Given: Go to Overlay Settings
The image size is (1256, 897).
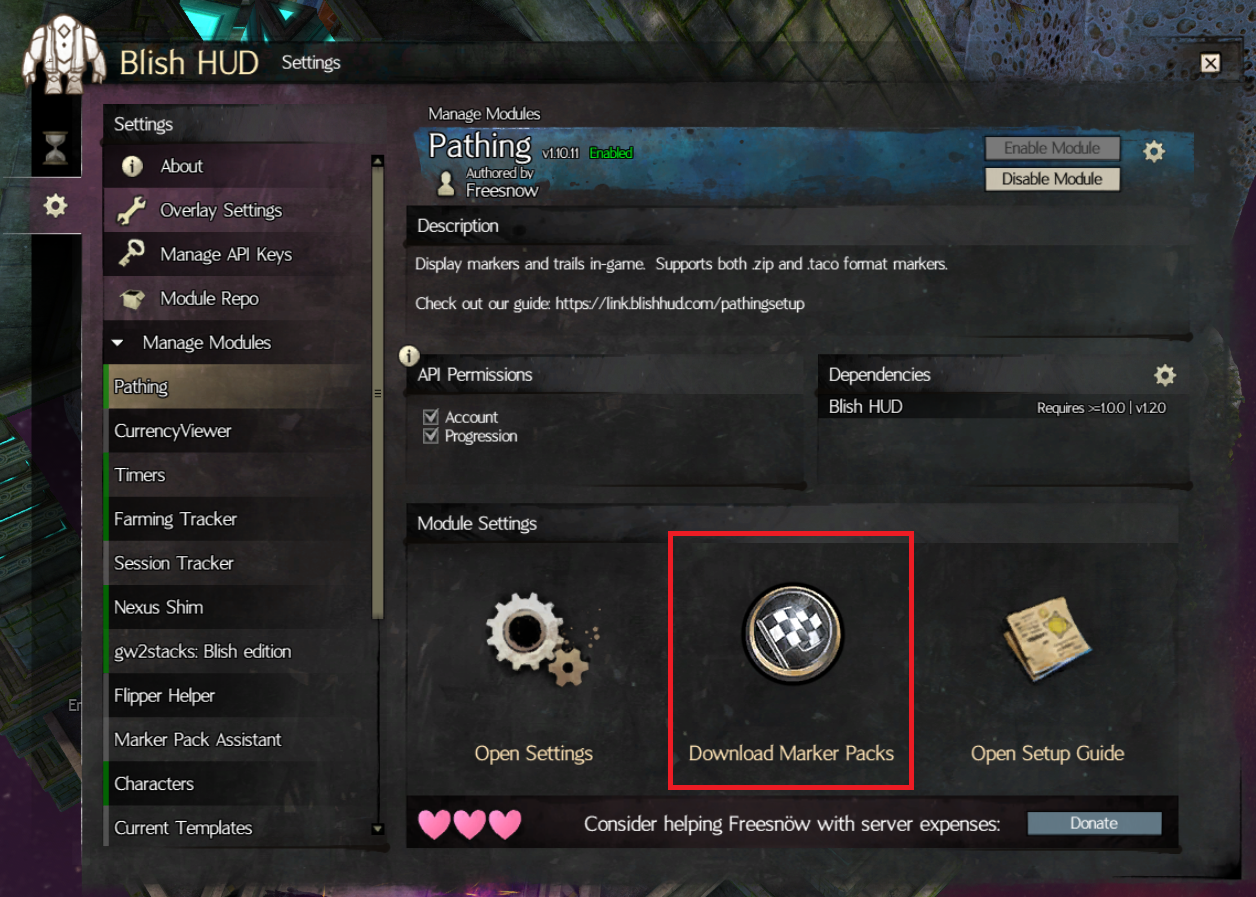Looking at the screenshot, I should [x=220, y=211].
